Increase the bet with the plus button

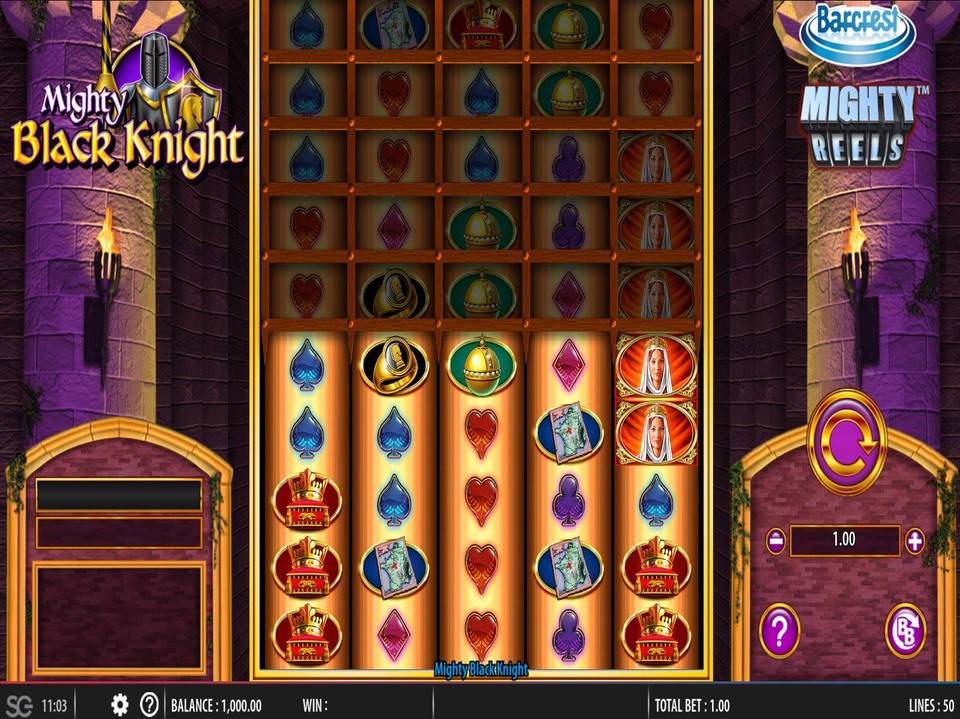tap(914, 541)
